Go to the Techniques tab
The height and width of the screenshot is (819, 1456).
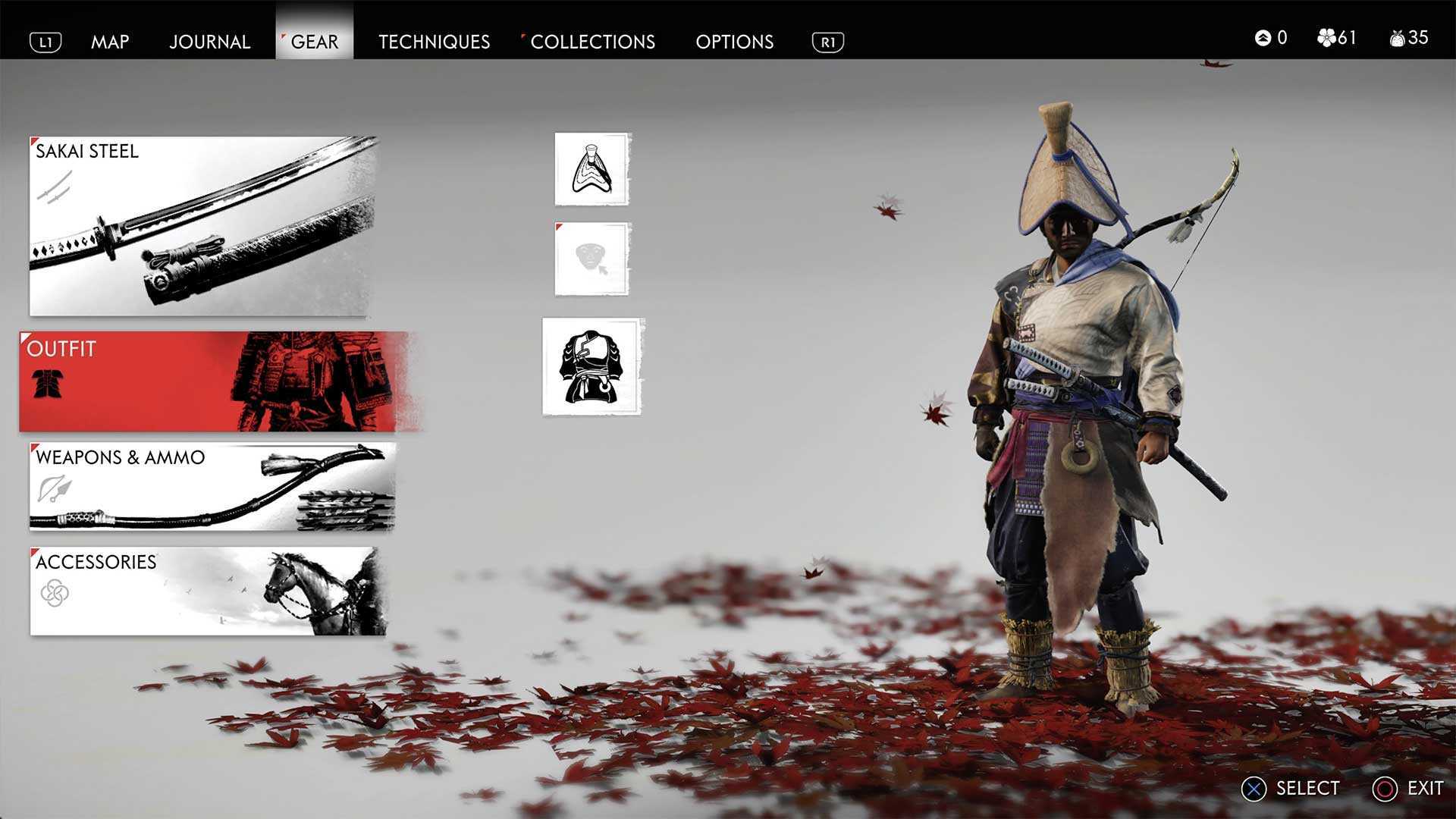pyautogui.click(x=434, y=42)
